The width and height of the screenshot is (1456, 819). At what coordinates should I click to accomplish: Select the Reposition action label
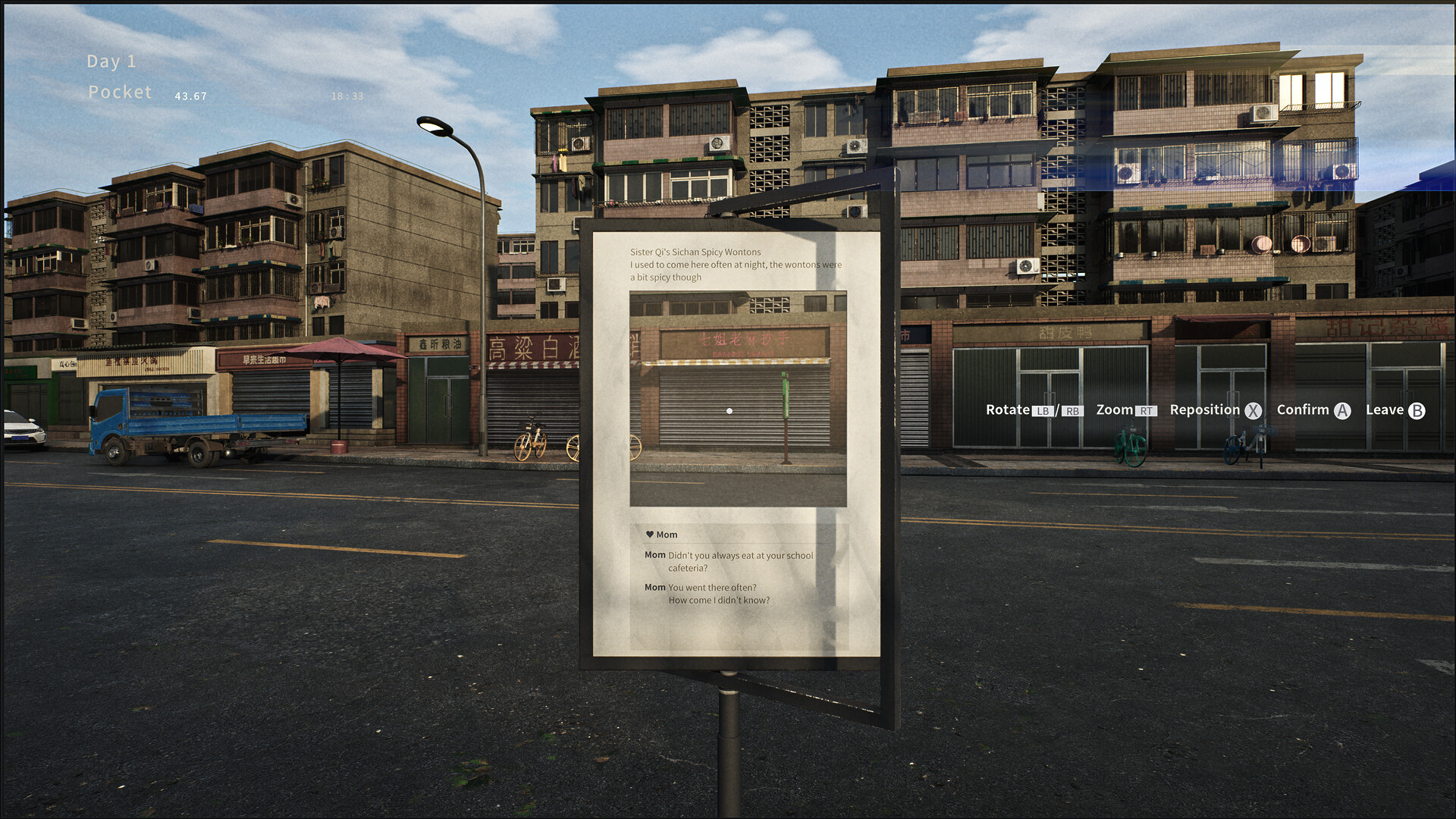coord(1205,409)
